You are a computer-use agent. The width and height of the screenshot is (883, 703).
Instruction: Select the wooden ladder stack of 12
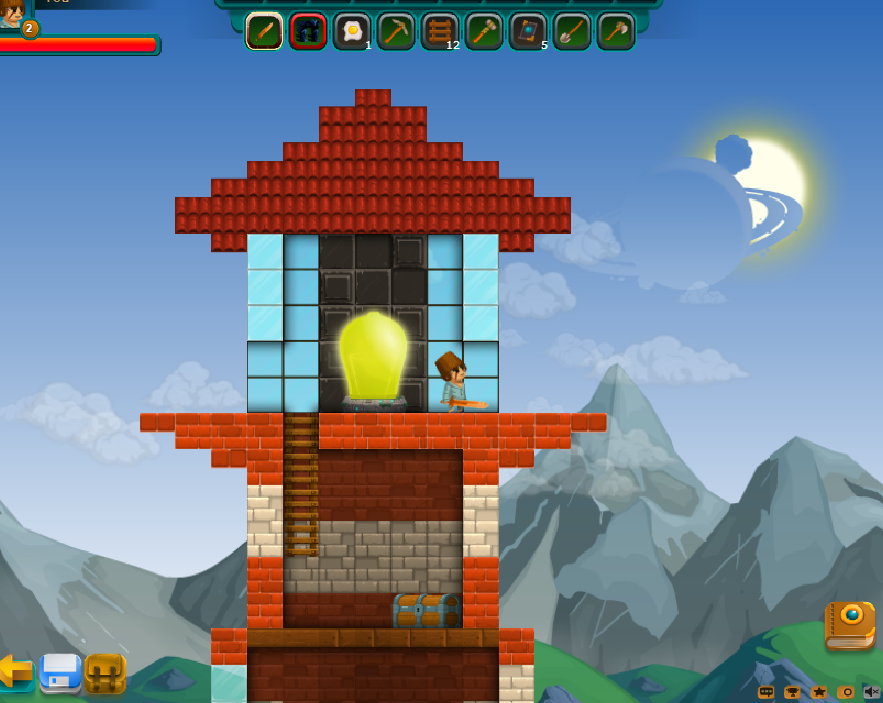pyautogui.click(x=440, y=31)
